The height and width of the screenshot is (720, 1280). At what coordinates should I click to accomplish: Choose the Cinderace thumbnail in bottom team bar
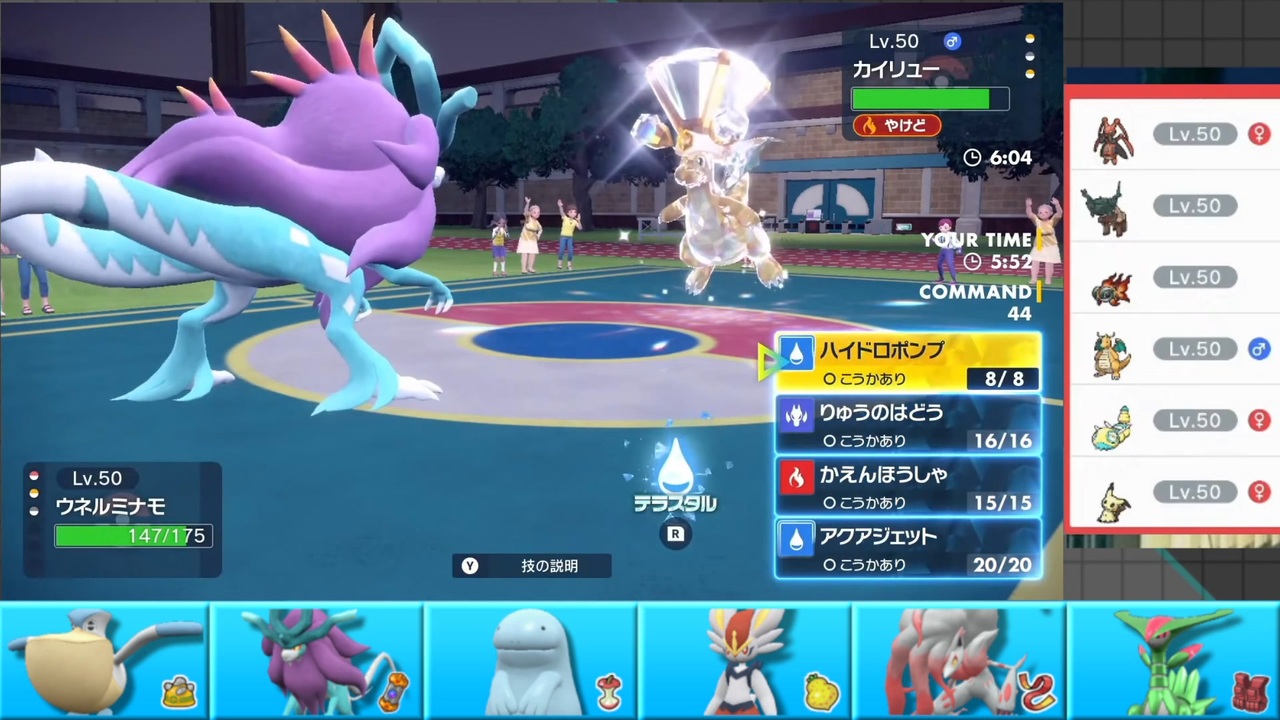pos(745,662)
